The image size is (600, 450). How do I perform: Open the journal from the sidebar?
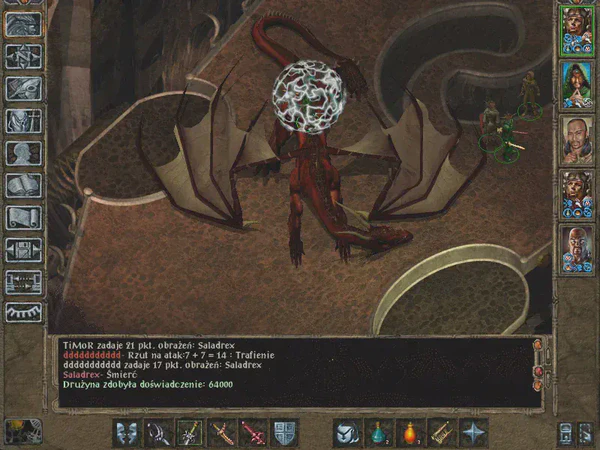point(23,88)
